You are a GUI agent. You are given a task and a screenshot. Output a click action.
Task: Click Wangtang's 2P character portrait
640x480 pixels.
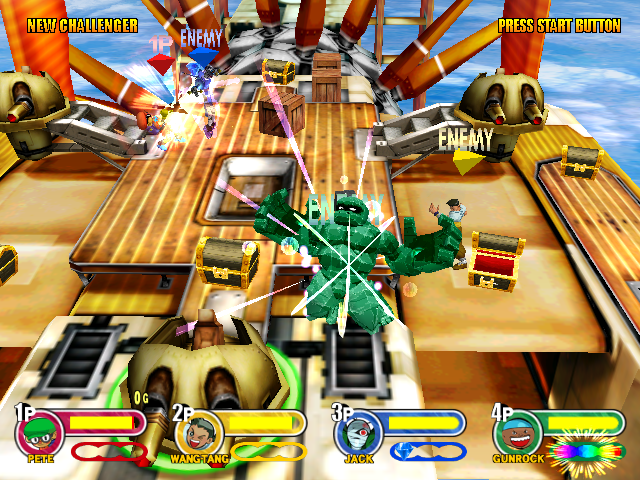pyautogui.click(x=199, y=434)
